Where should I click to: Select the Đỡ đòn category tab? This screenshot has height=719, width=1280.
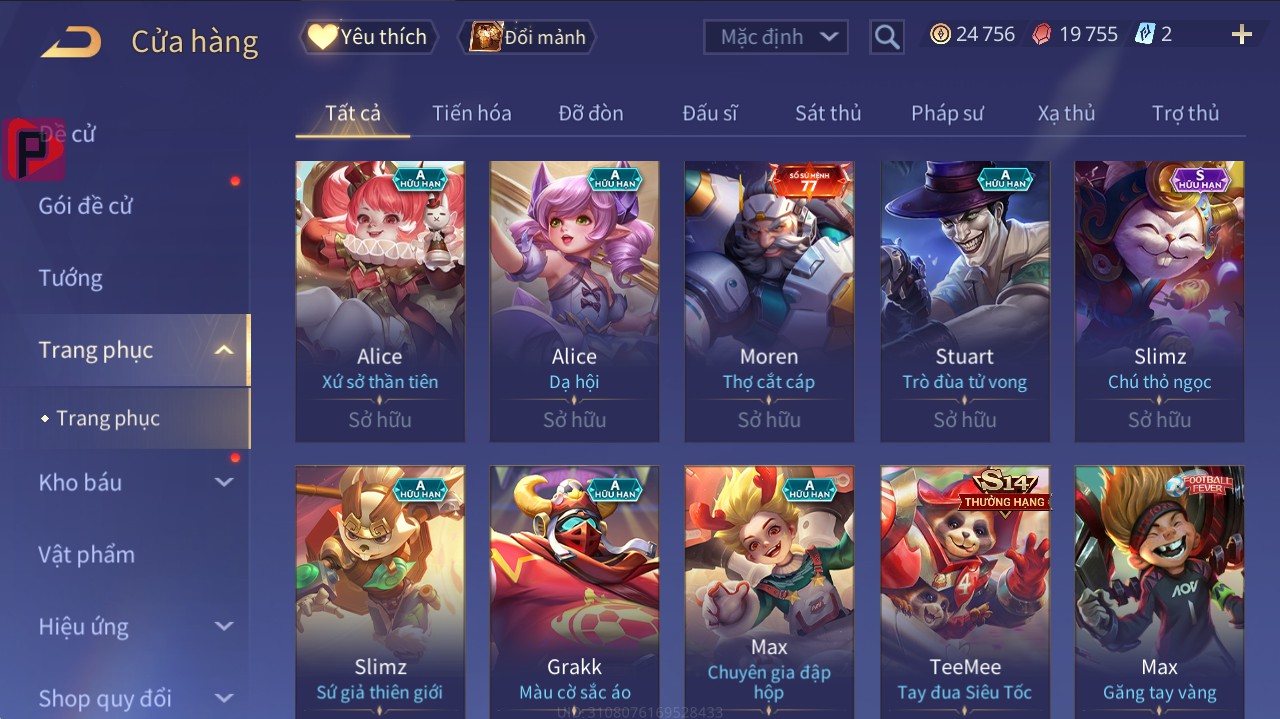click(x=591, y=113)
